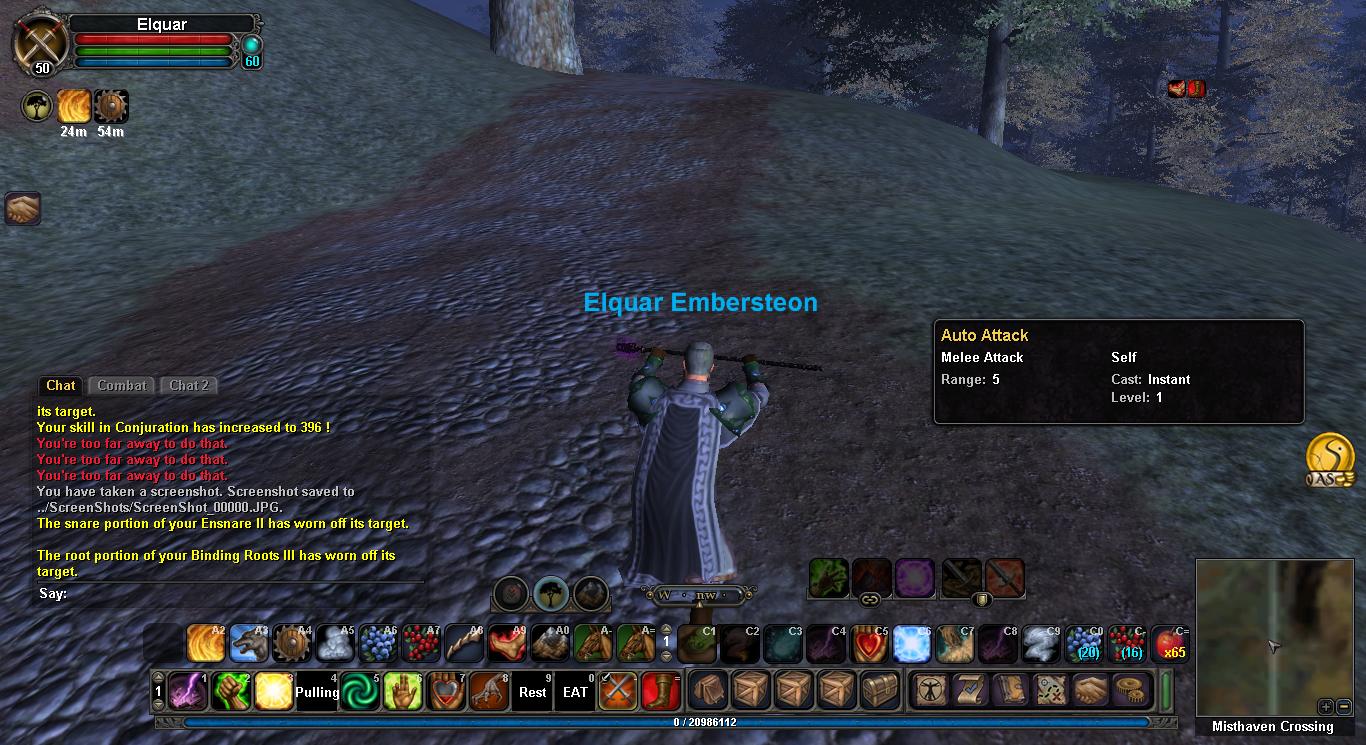
Task: Select the tree stance circle icon
Action: 551,593
